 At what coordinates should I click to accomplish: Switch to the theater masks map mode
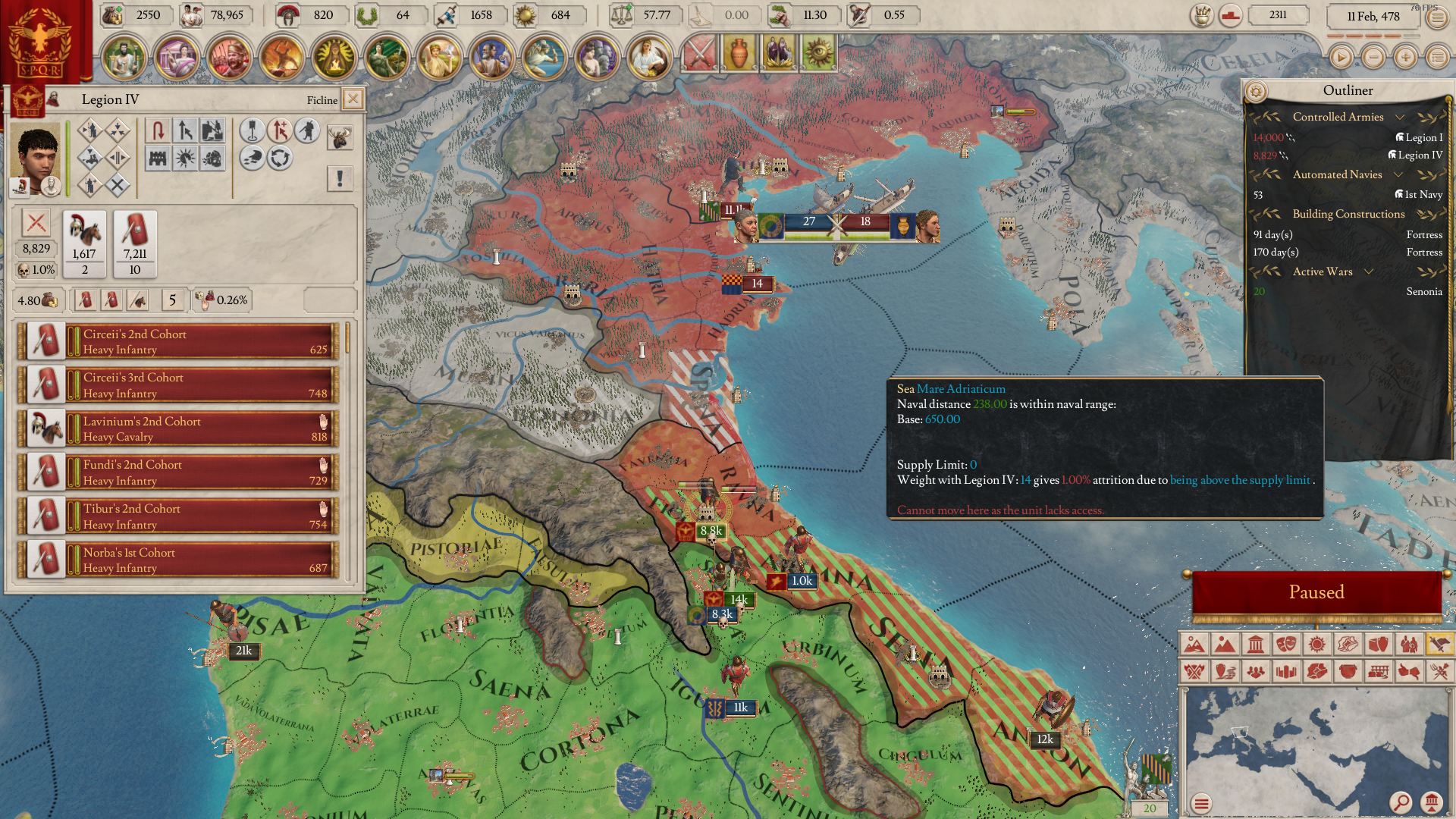click(x=1286, y=645)
